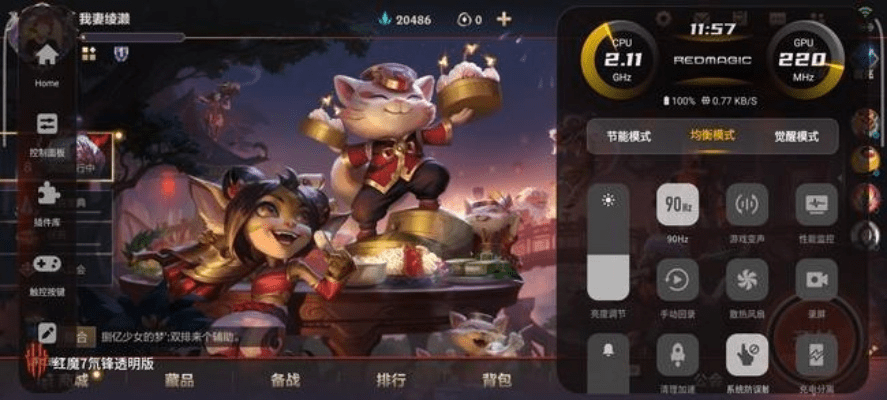
Task: Open the 排行 ranking tab
Action: pos(391,380)
